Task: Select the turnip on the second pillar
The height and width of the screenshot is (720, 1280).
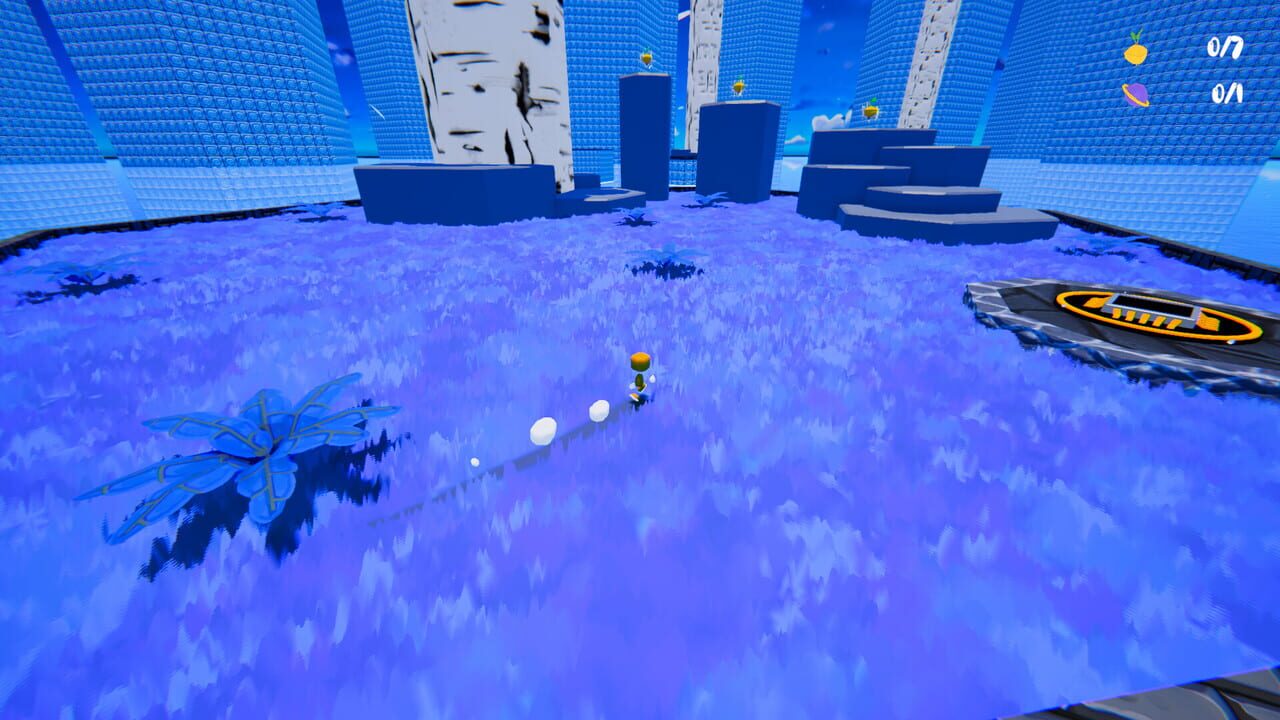Action: click(739, 86)
